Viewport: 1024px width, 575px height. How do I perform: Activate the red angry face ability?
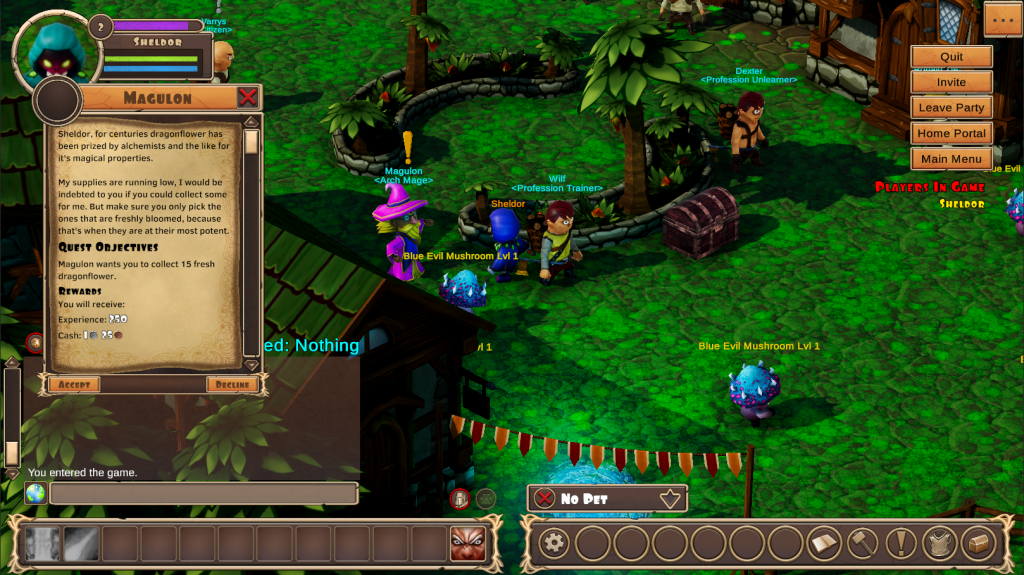466,544
